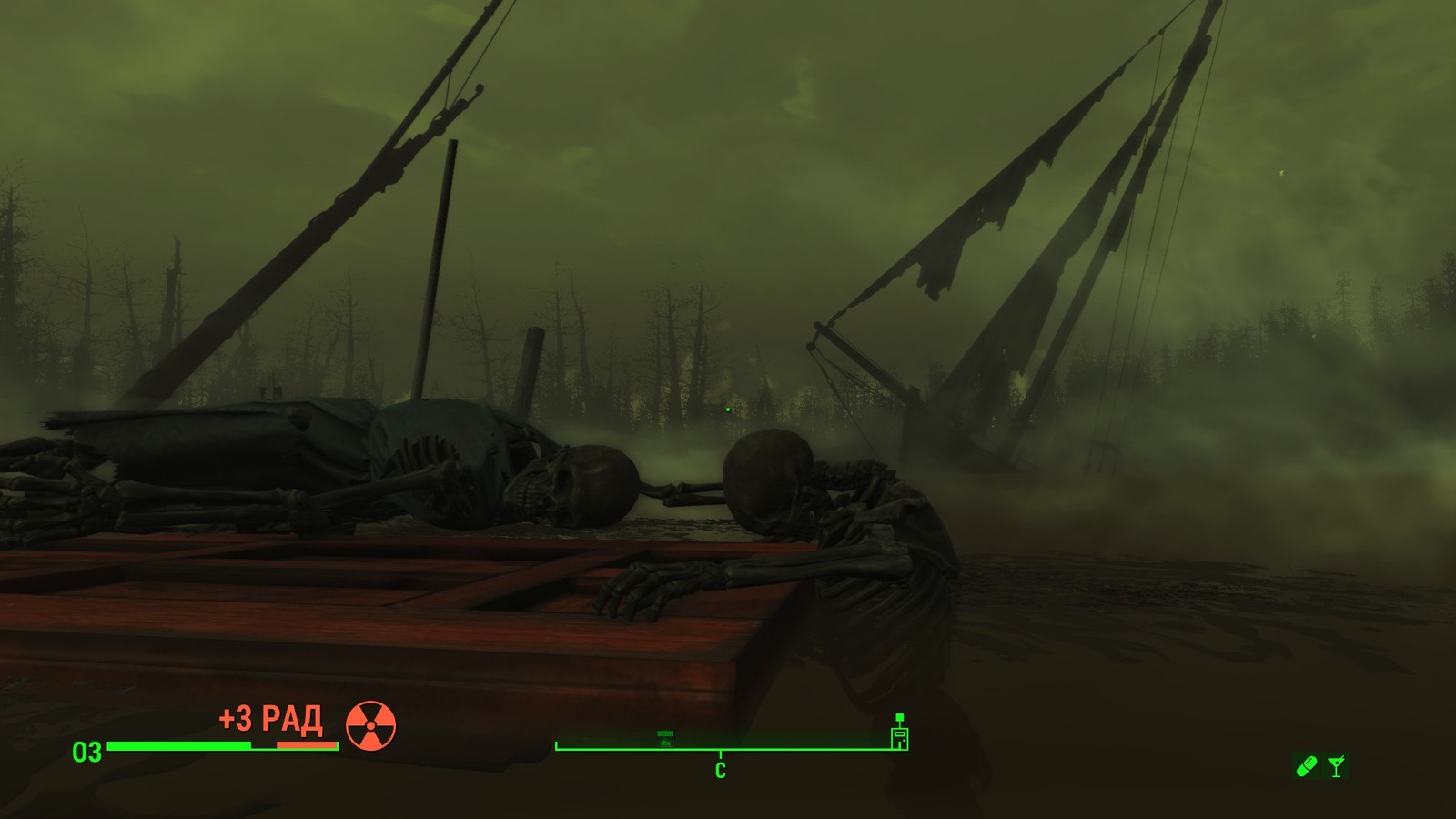
Task: Click the compass direction letter C
Action: coord(720,771)
